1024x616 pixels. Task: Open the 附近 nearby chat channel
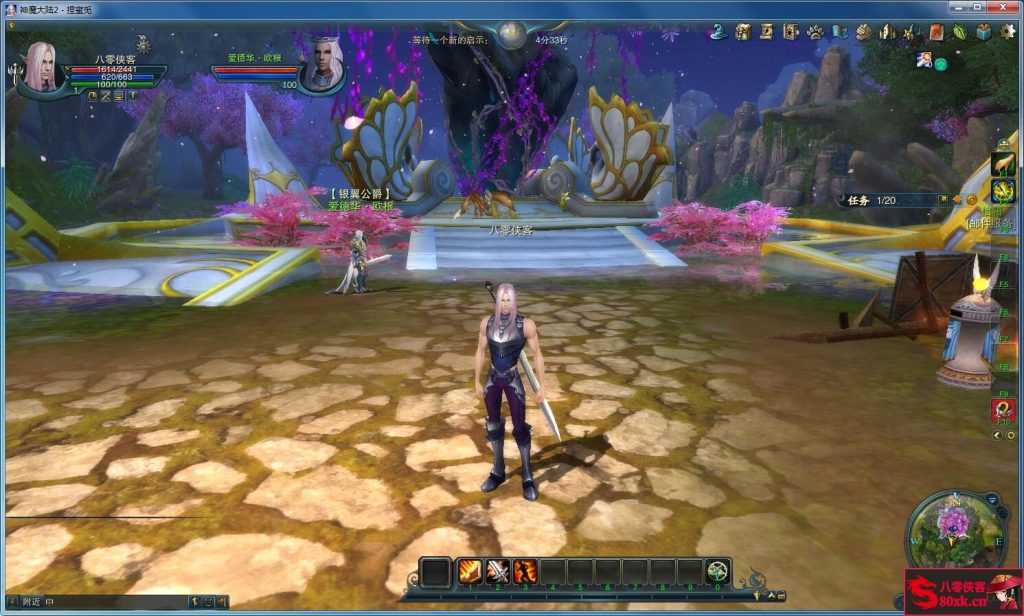pyautogui.click(x=31, y=601)
